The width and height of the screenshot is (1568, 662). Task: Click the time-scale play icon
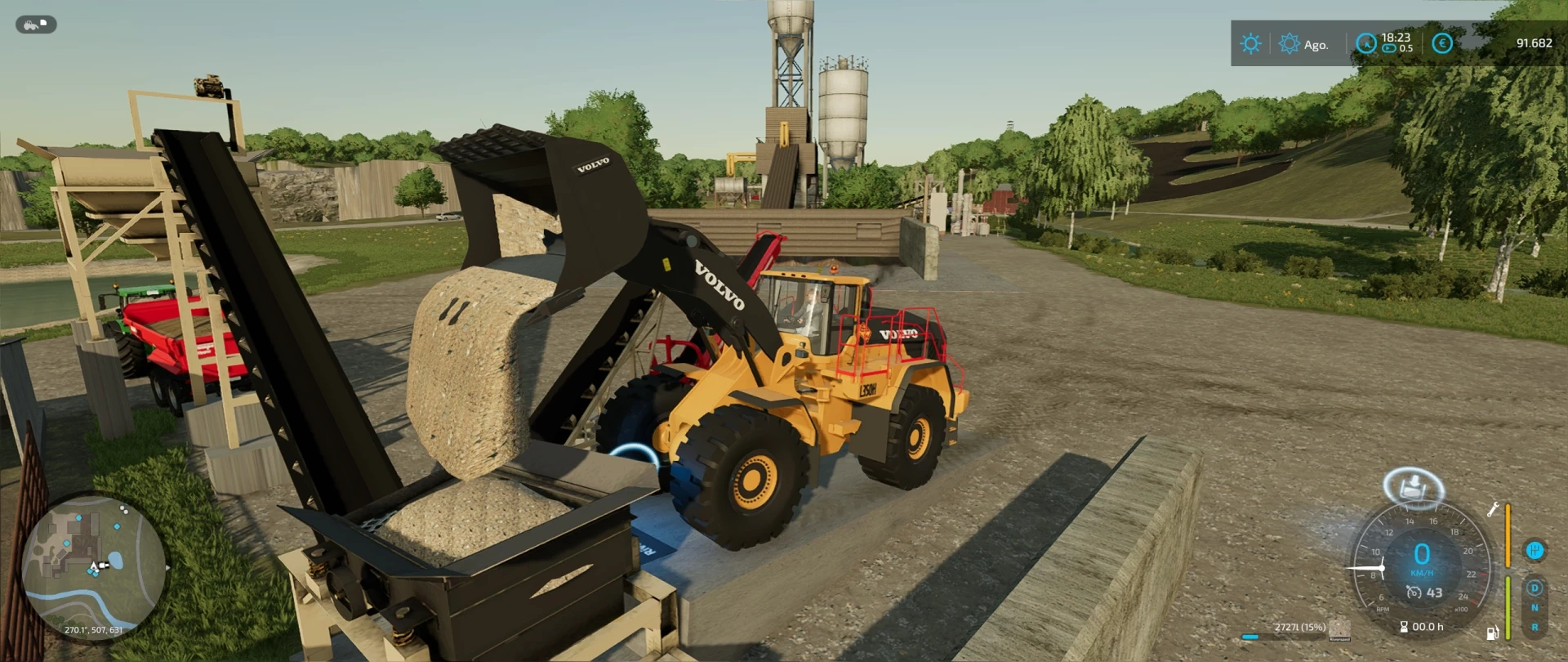1388,49
